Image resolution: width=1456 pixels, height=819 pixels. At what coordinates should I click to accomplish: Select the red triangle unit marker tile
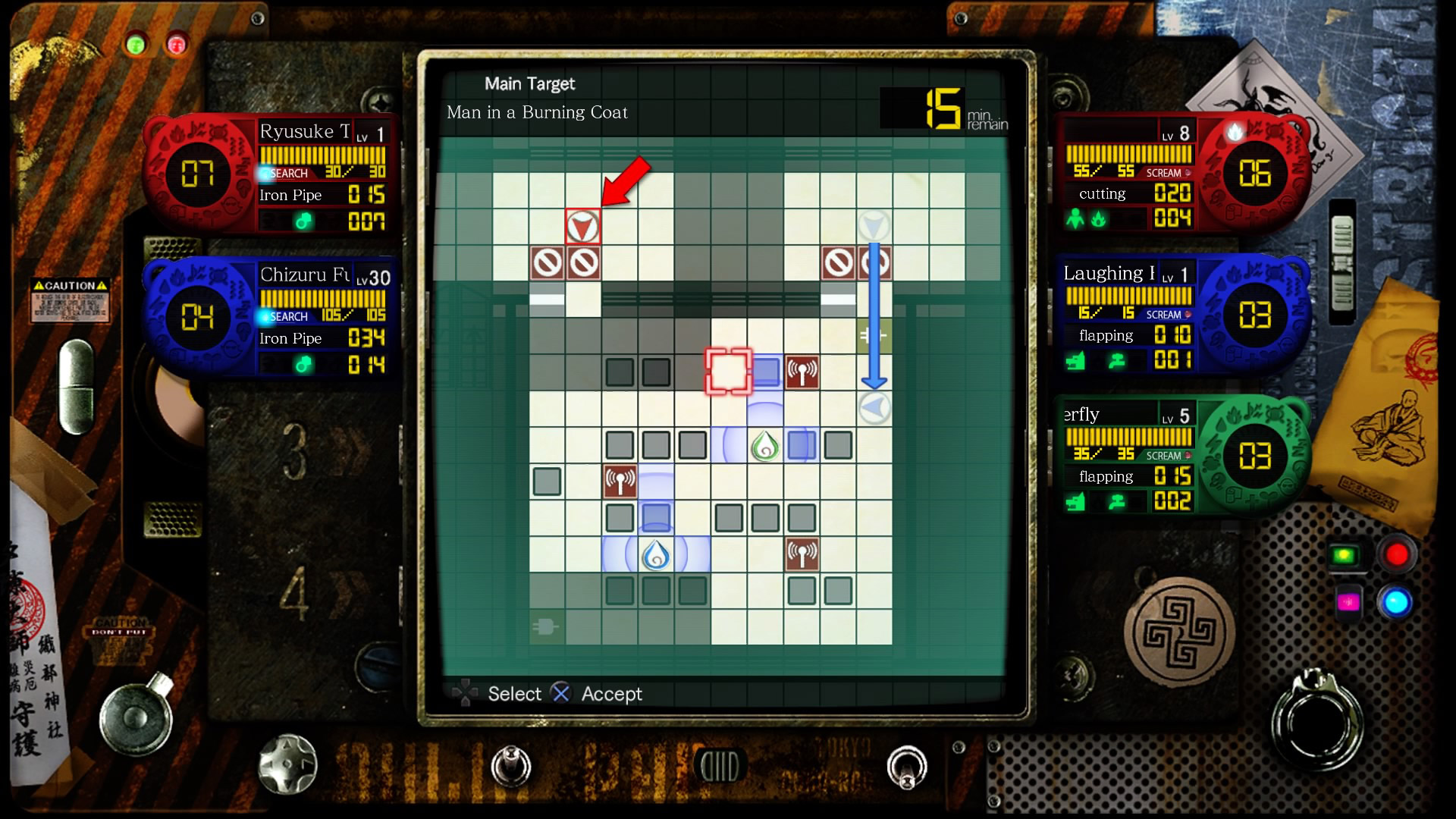pyautogui.click(x=582, y=227)
